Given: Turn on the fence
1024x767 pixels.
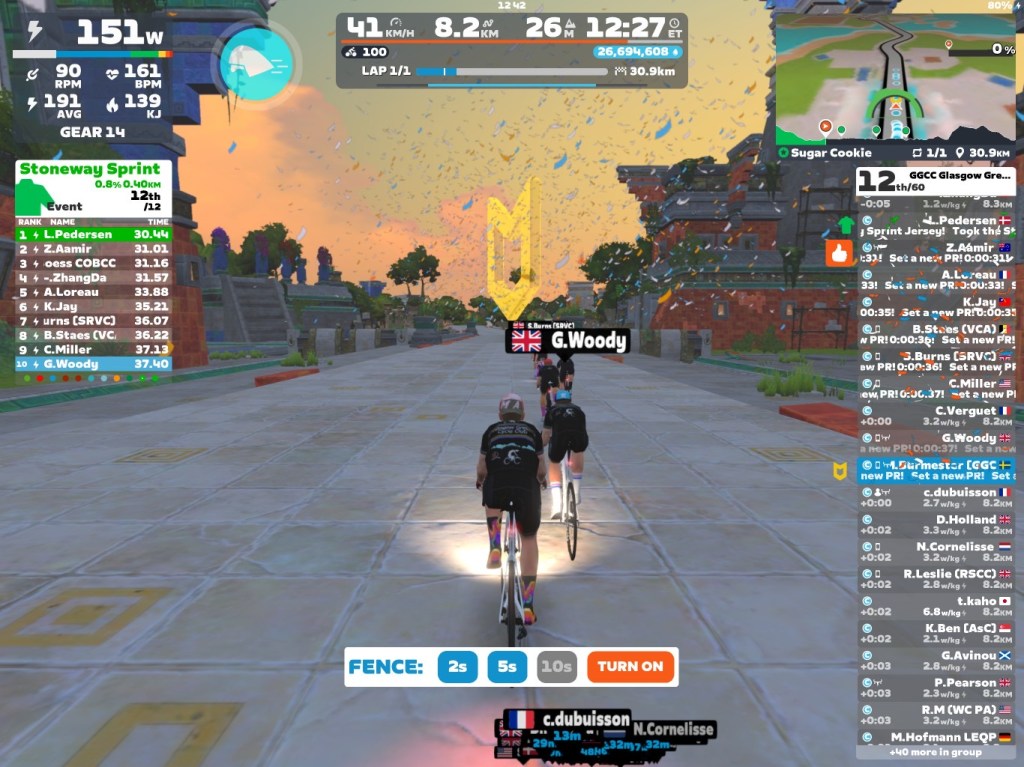Looking at the screenshot, I should pyautogui.click(x=631, y=667).
